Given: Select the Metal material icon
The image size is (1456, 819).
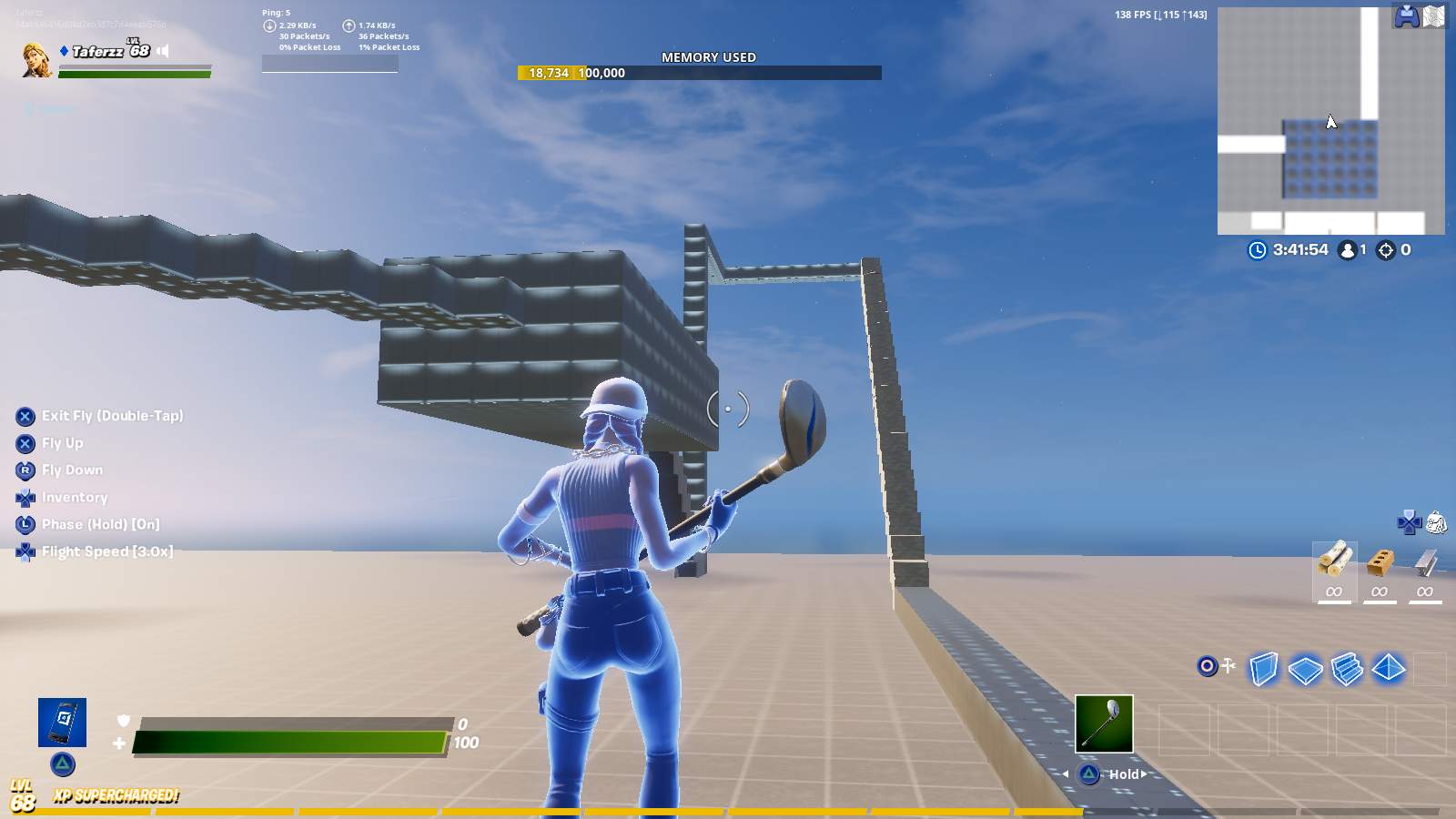Looking at the screenshot, I should 1424,562.
